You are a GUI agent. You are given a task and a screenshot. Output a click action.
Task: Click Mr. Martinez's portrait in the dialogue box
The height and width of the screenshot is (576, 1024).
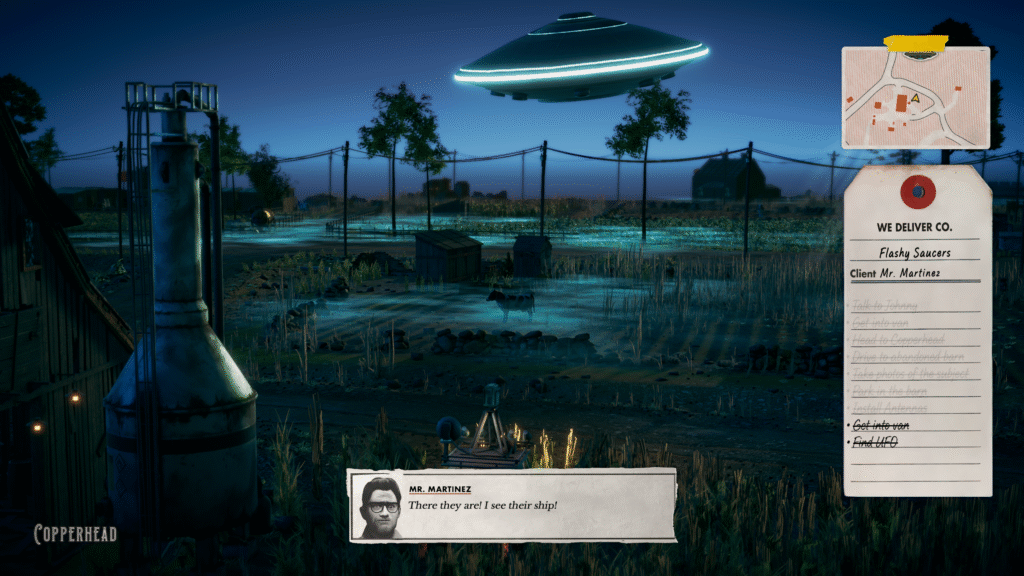coord(379,505)
